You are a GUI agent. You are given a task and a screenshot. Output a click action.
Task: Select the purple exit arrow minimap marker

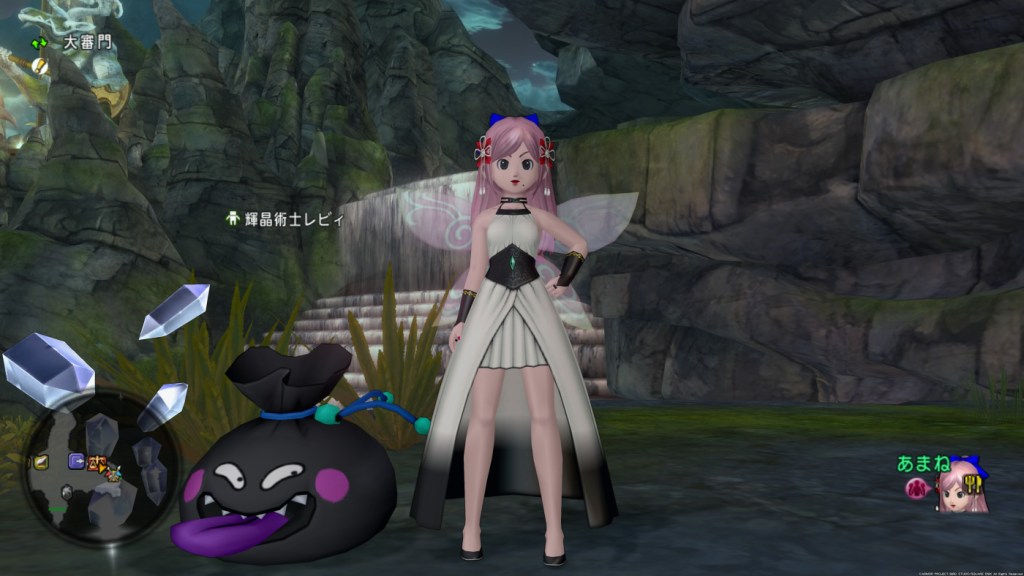point(76,461)
